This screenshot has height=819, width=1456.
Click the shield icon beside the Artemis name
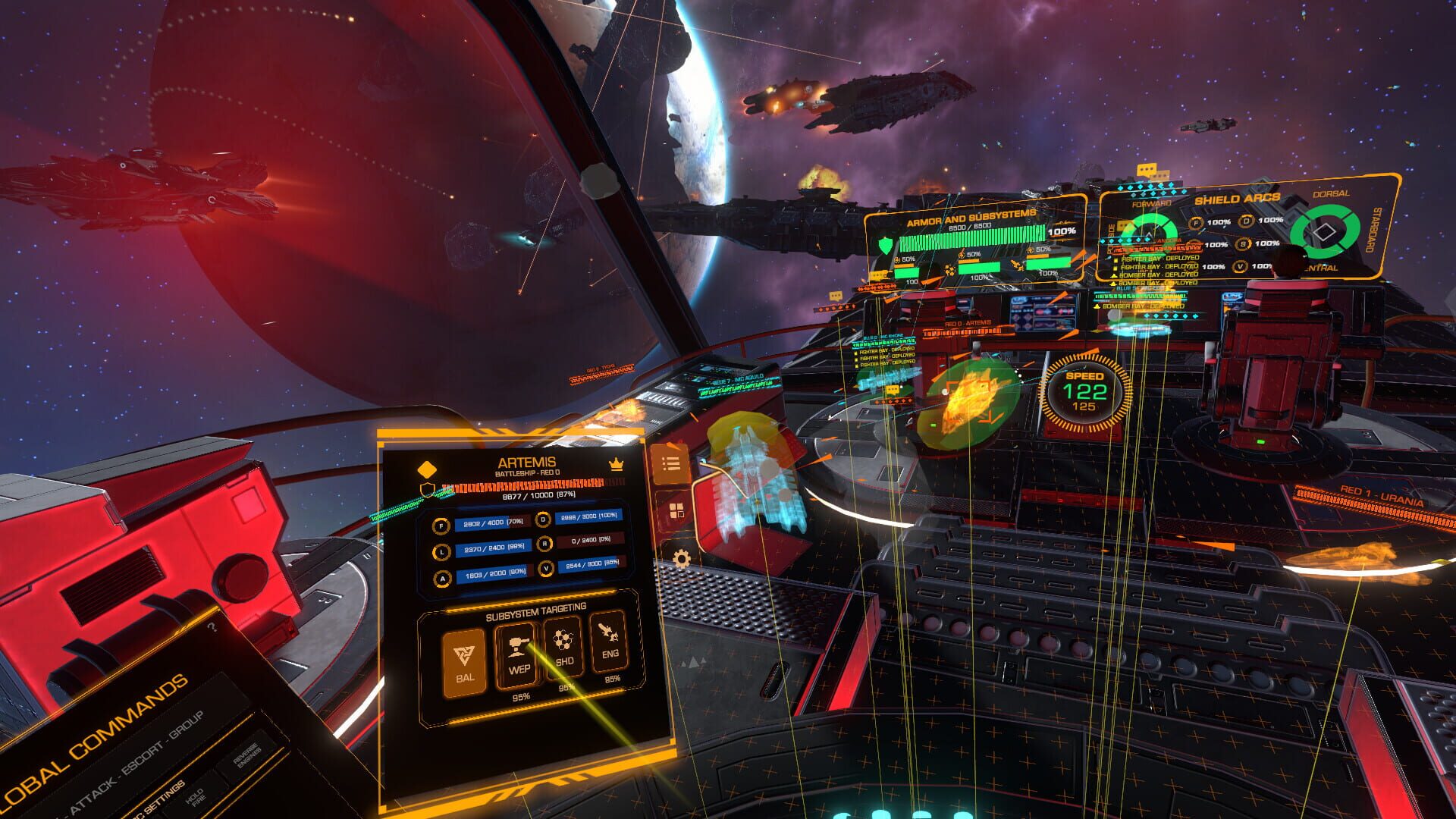[x=427, y=489]
